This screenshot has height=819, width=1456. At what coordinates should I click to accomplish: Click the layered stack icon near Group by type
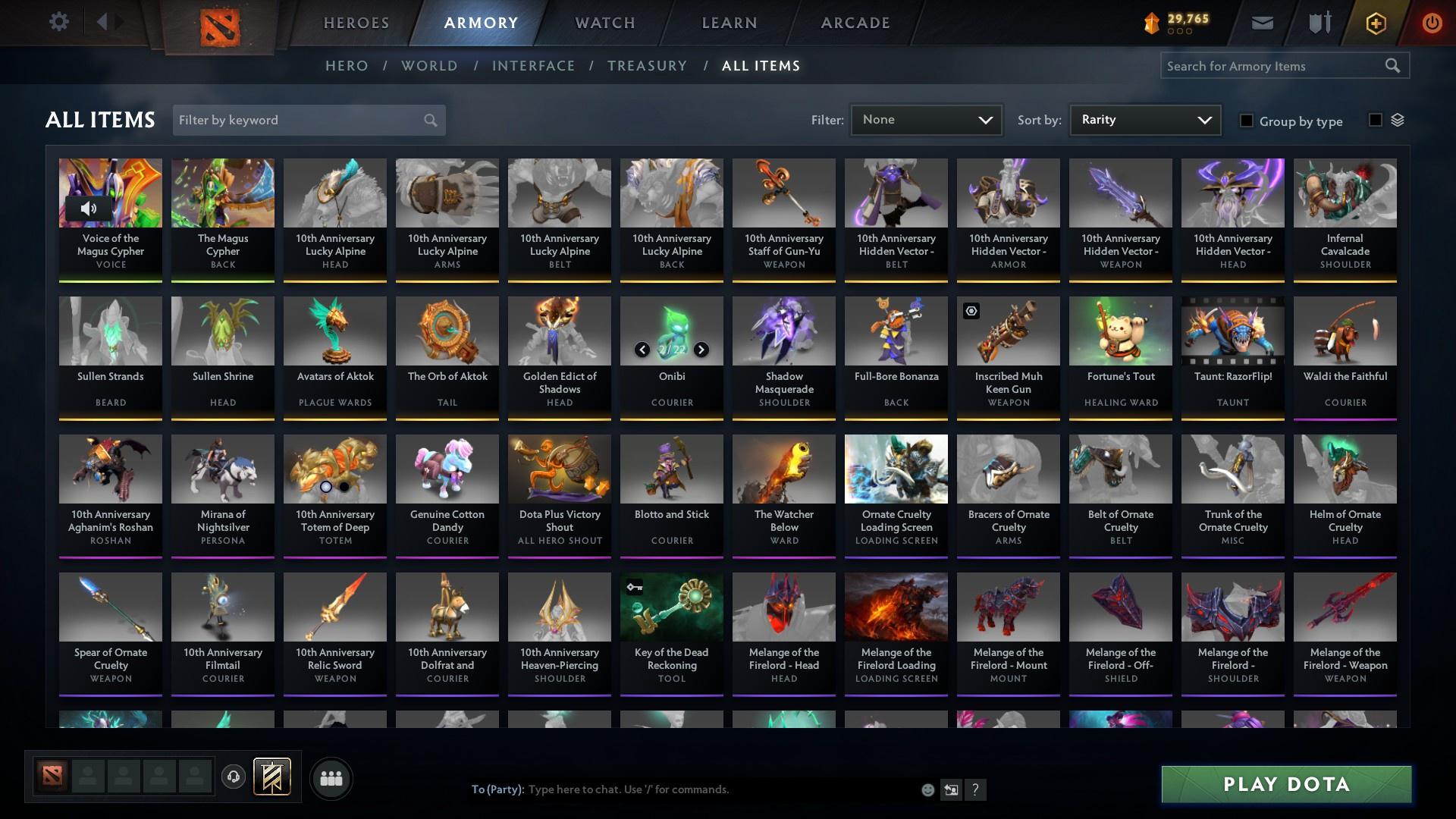[1399, 120]
